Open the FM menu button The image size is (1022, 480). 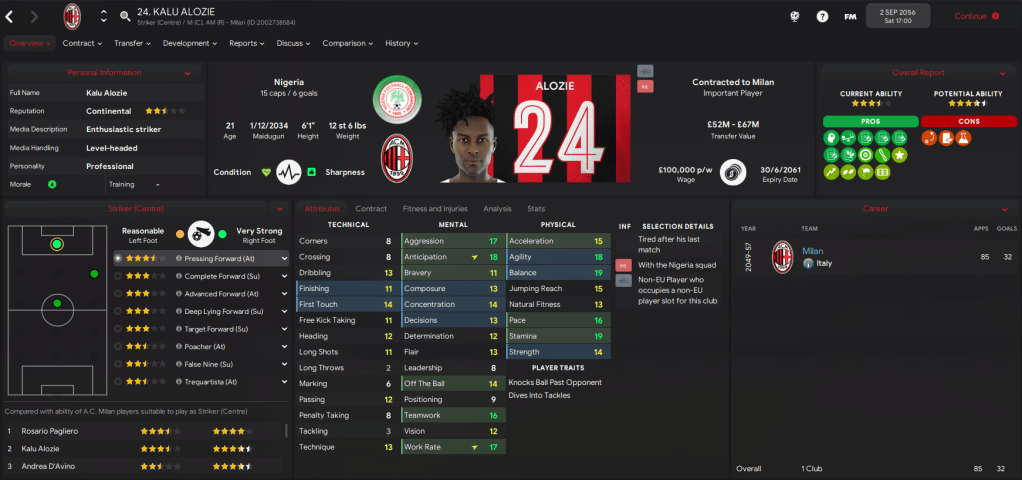click(850, 16)
